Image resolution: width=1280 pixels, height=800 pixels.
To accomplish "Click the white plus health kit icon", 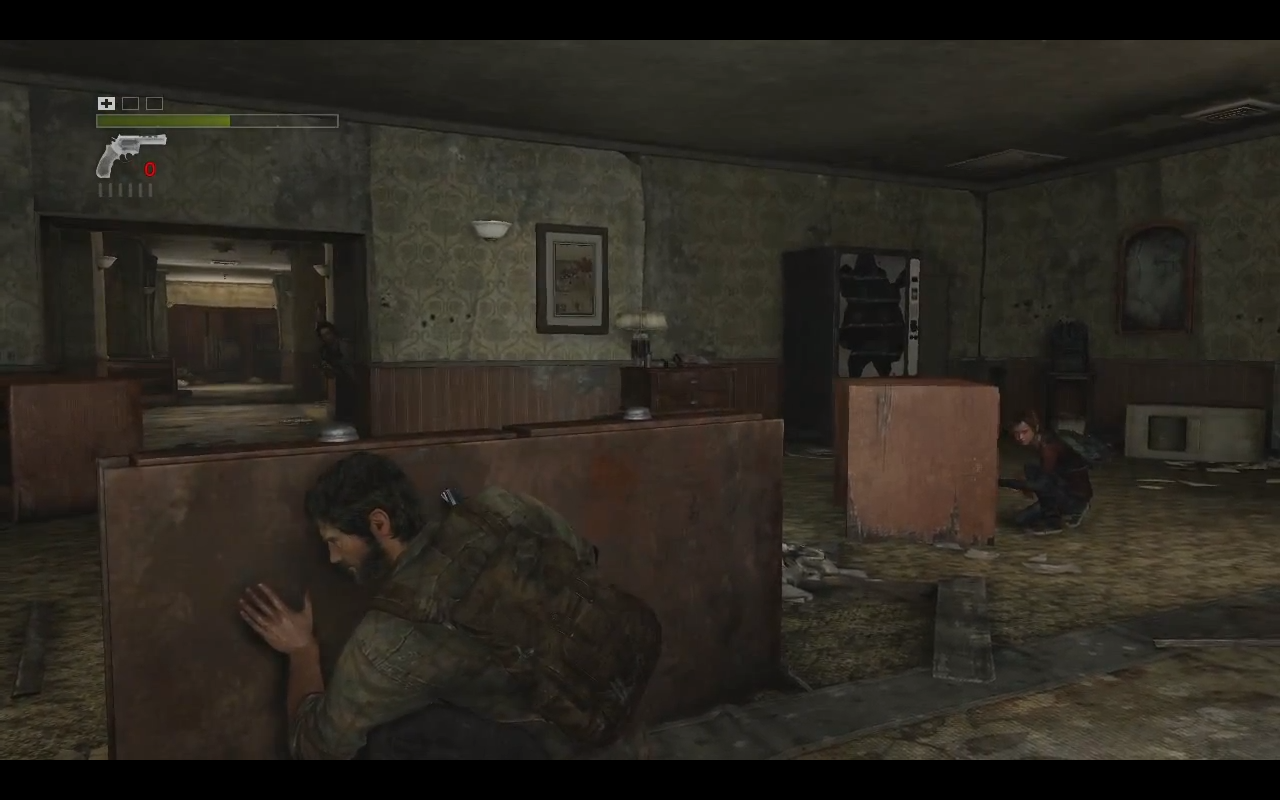I will coord(106,103).
